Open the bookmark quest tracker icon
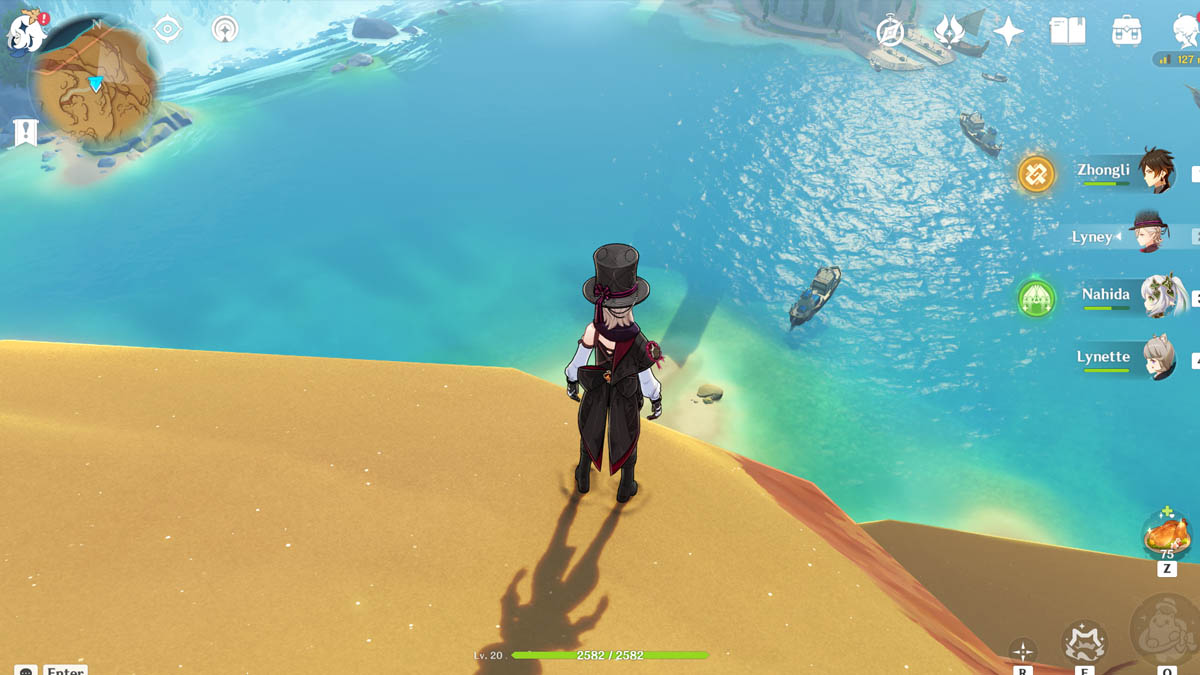 (25, 131)
